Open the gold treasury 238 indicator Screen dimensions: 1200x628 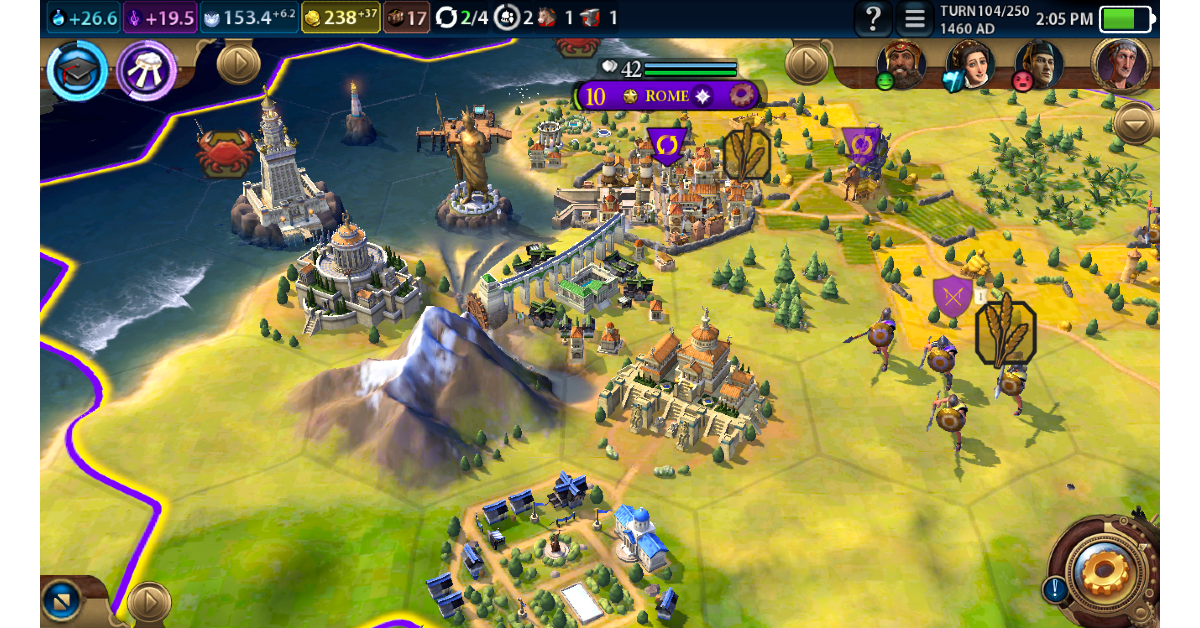340,18
